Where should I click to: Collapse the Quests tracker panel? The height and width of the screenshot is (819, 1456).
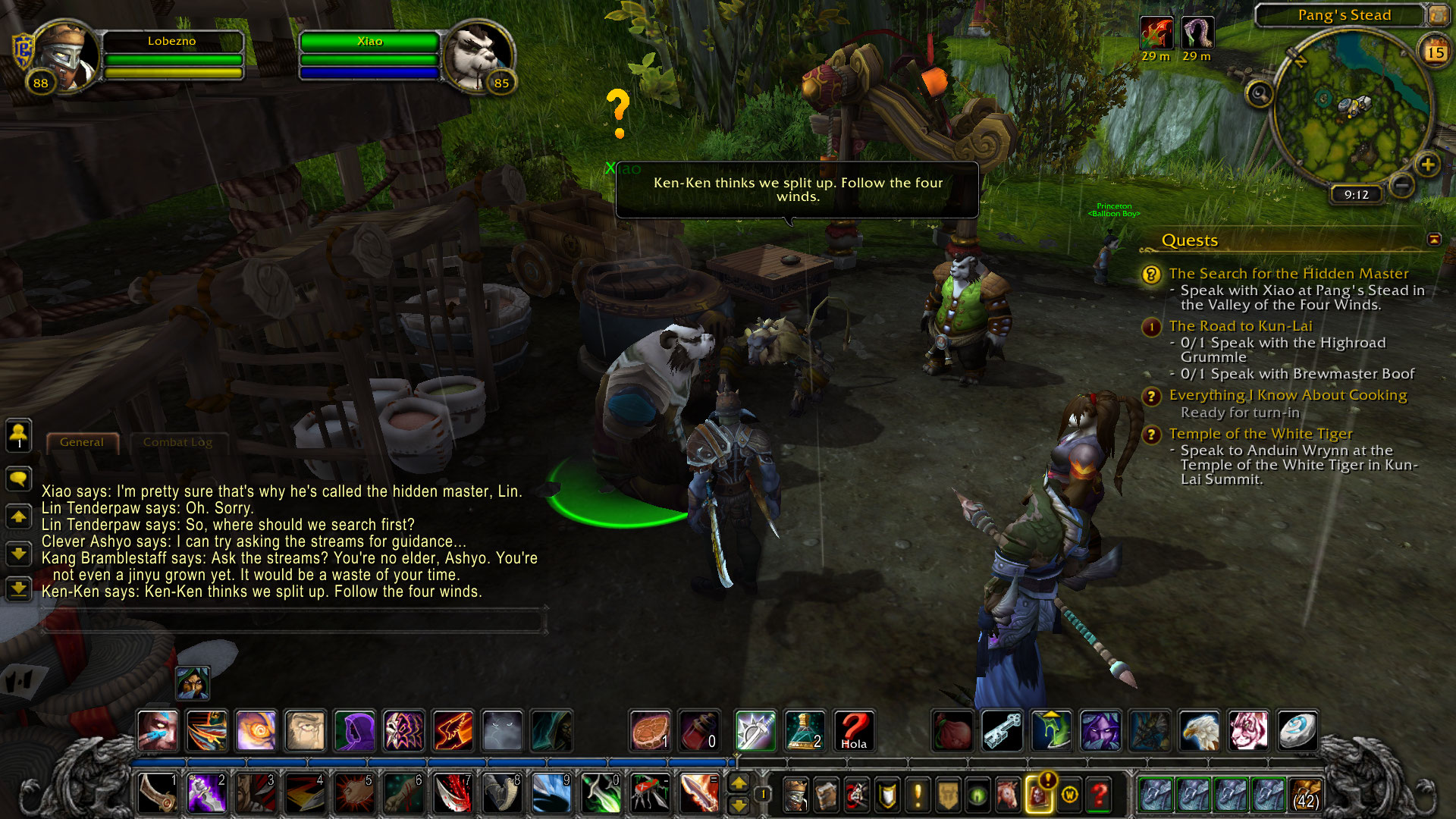click(x=1434, y=240)
